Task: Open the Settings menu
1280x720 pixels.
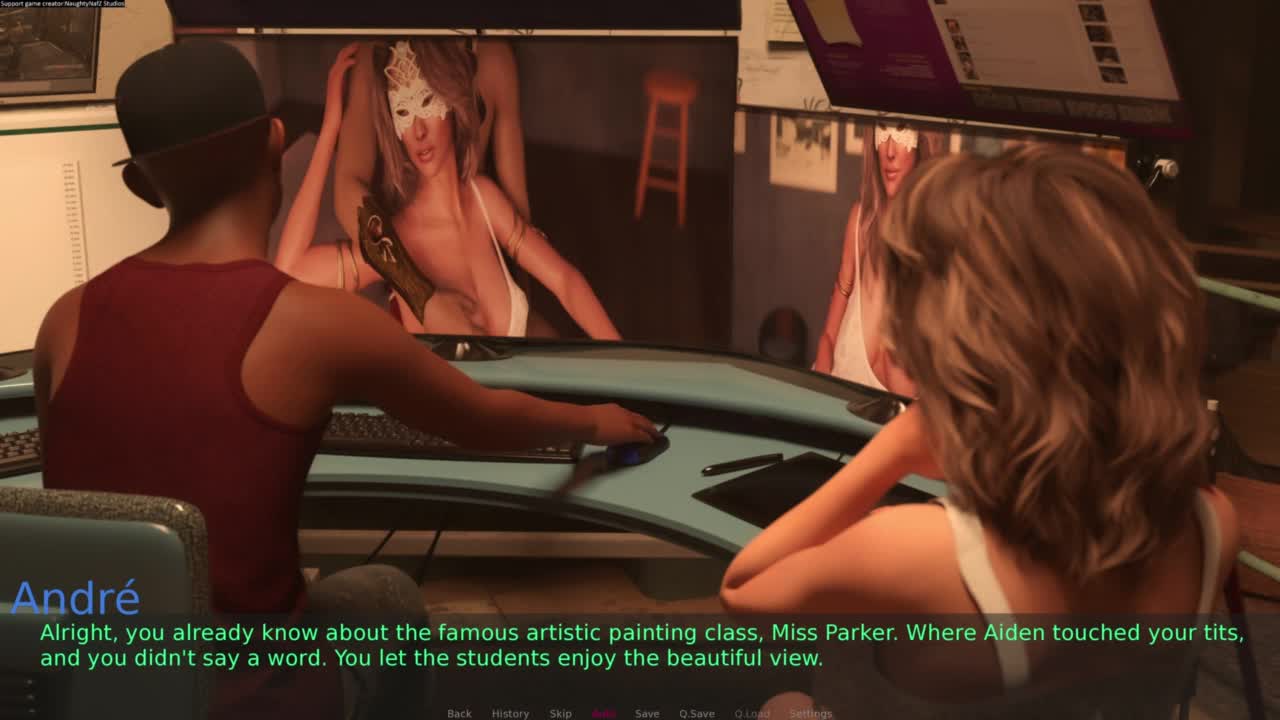Action: (810, 713)
